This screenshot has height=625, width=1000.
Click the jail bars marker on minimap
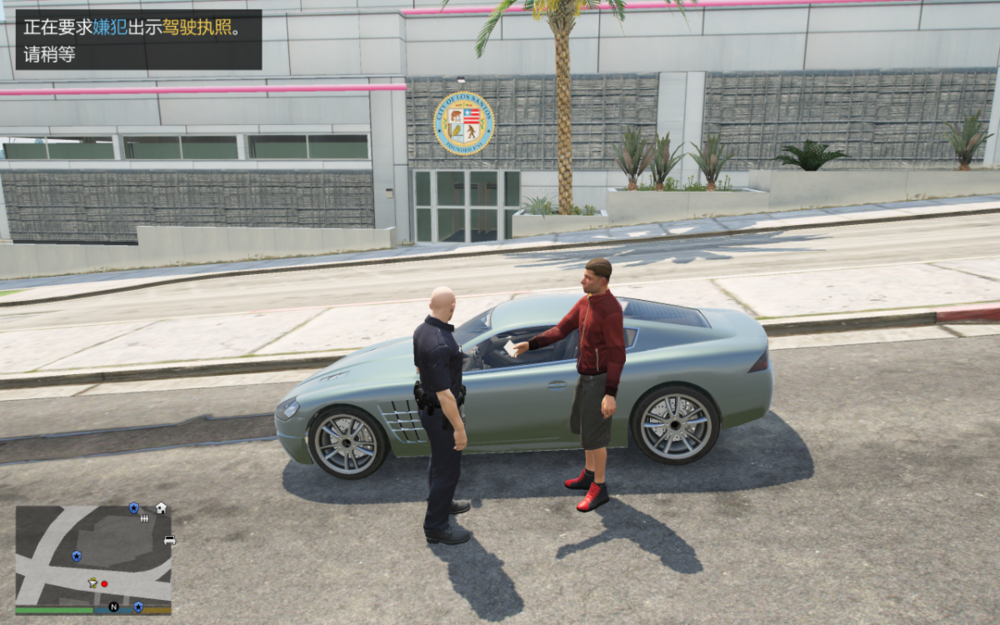(146, 519)
